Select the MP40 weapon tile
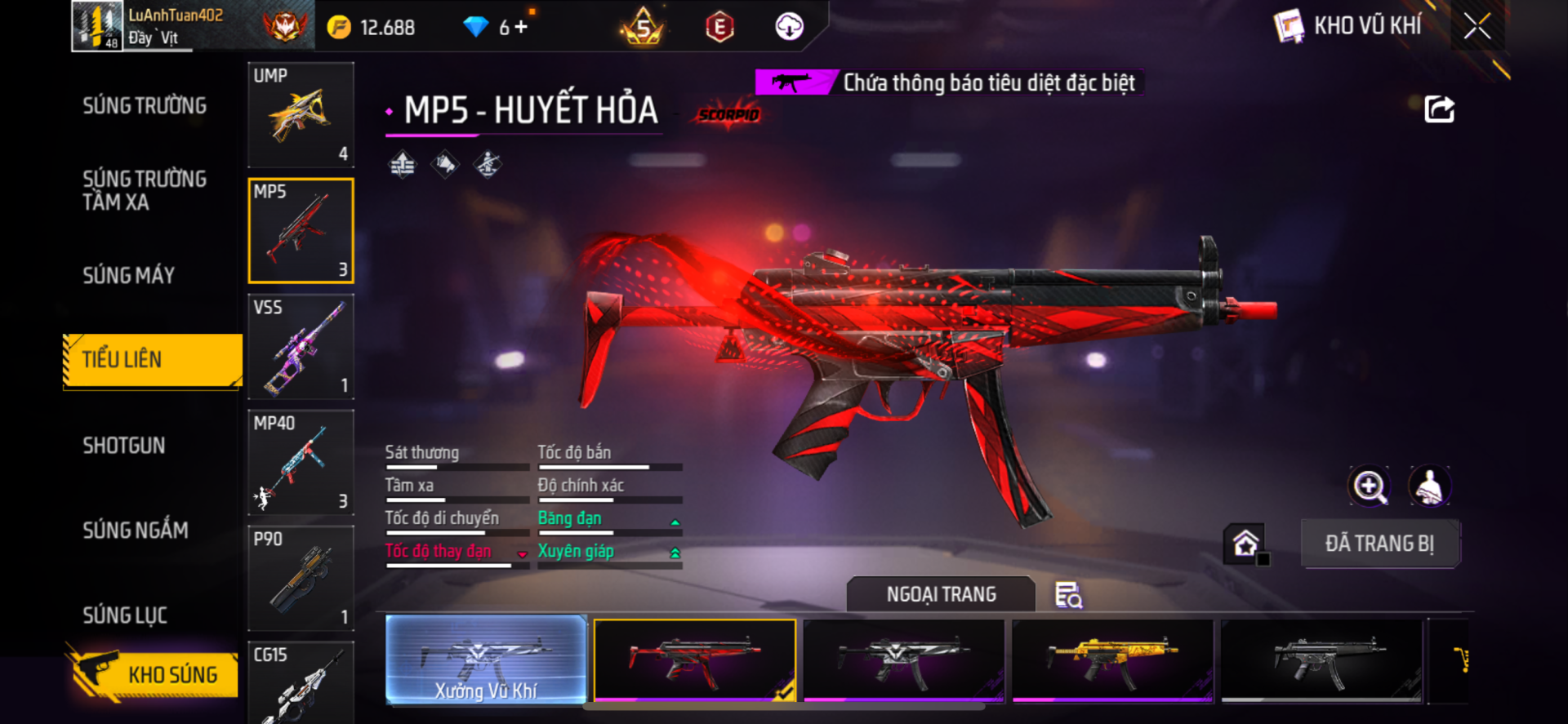The width and height of the screenshot is (1568, 724). pyautogui.click(x=301, y=463)
